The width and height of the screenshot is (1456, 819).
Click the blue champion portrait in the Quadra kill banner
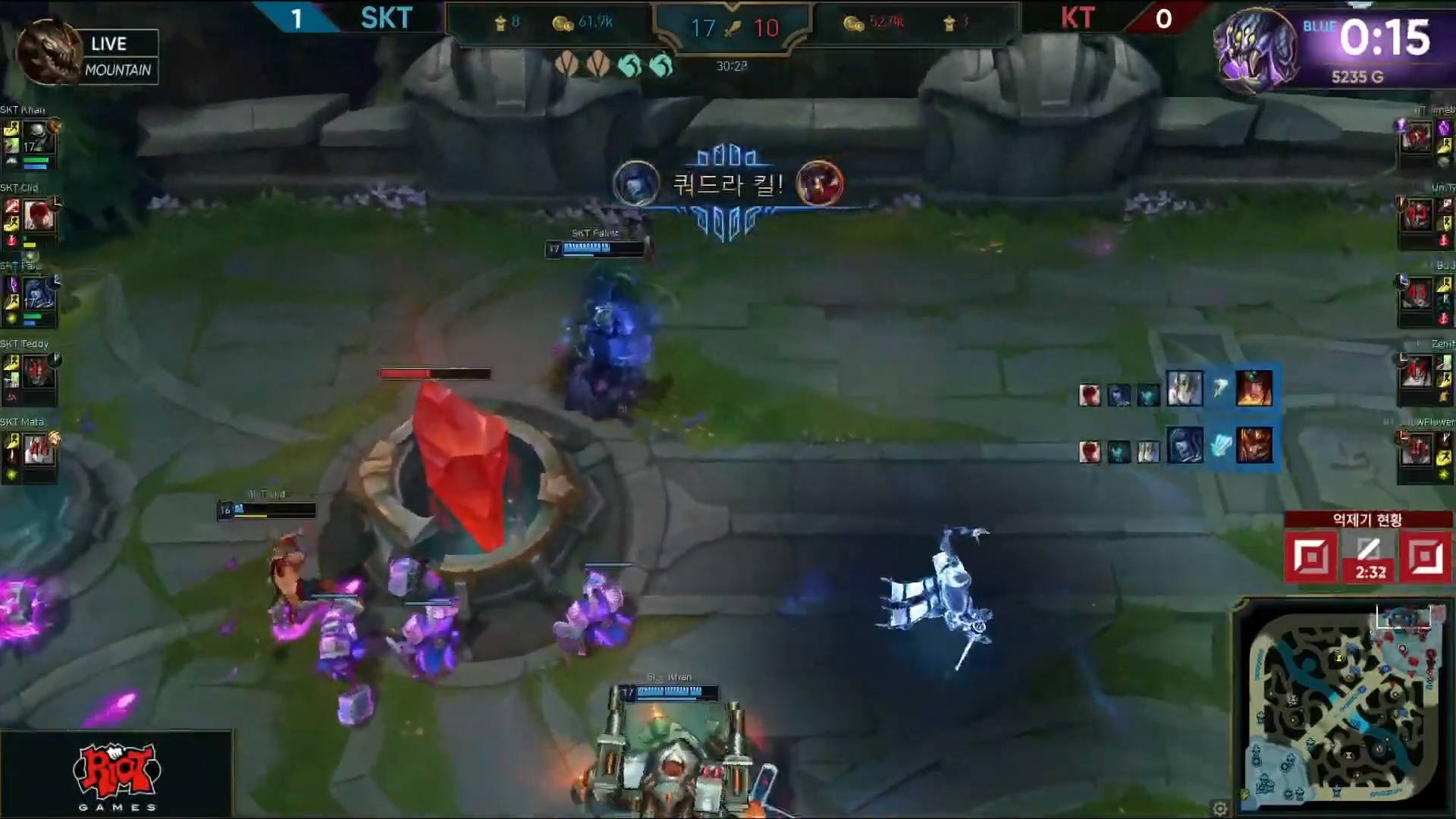coord(637,183)
